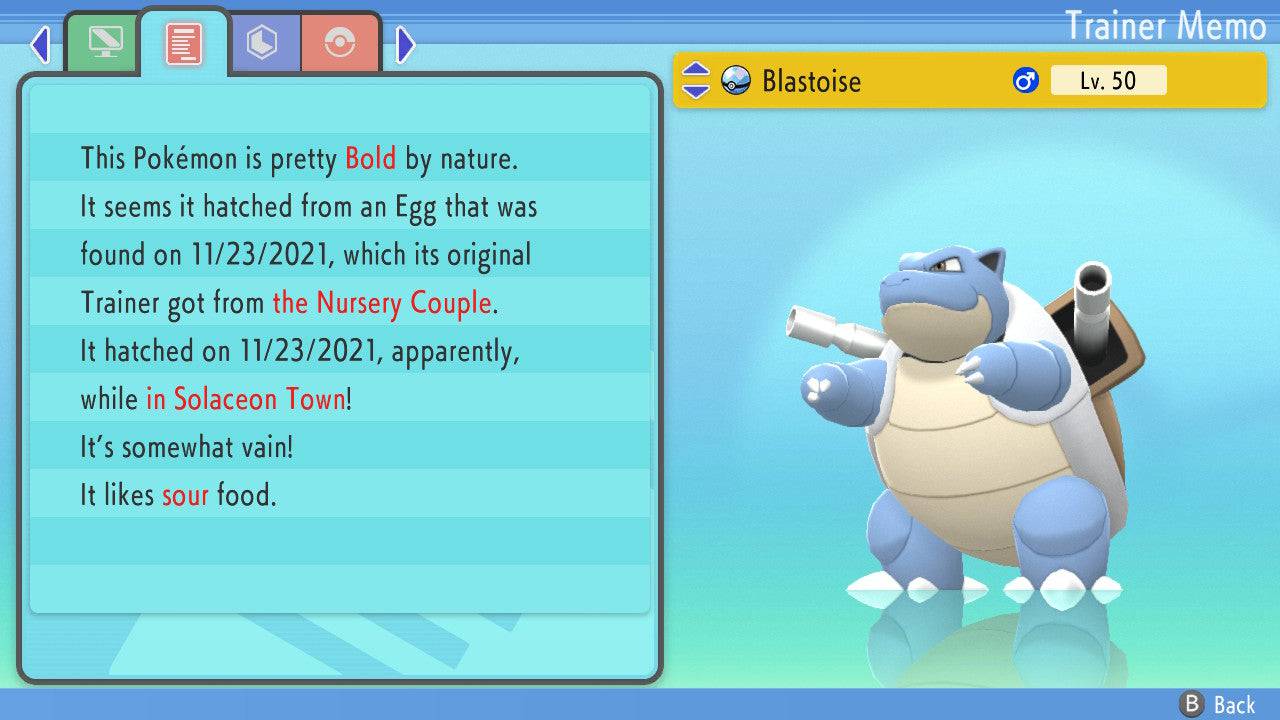Click the left arrow beside the tabs

pyautogui.click(x=40, y=44)
